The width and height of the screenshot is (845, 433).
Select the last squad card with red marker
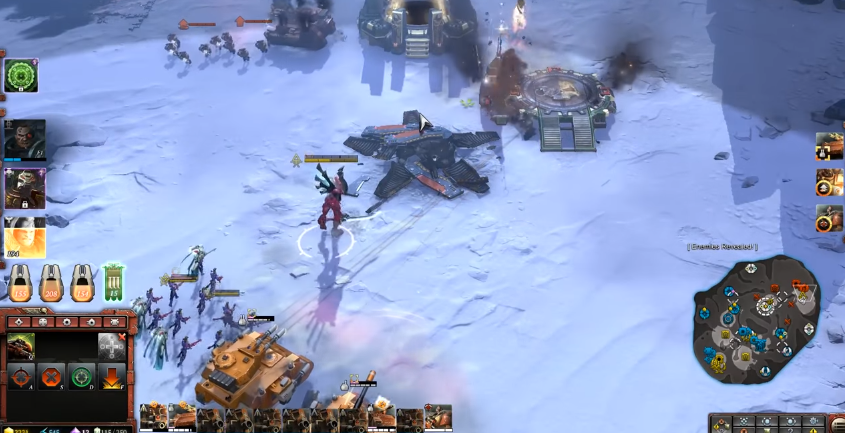click(x=438, y=418)
